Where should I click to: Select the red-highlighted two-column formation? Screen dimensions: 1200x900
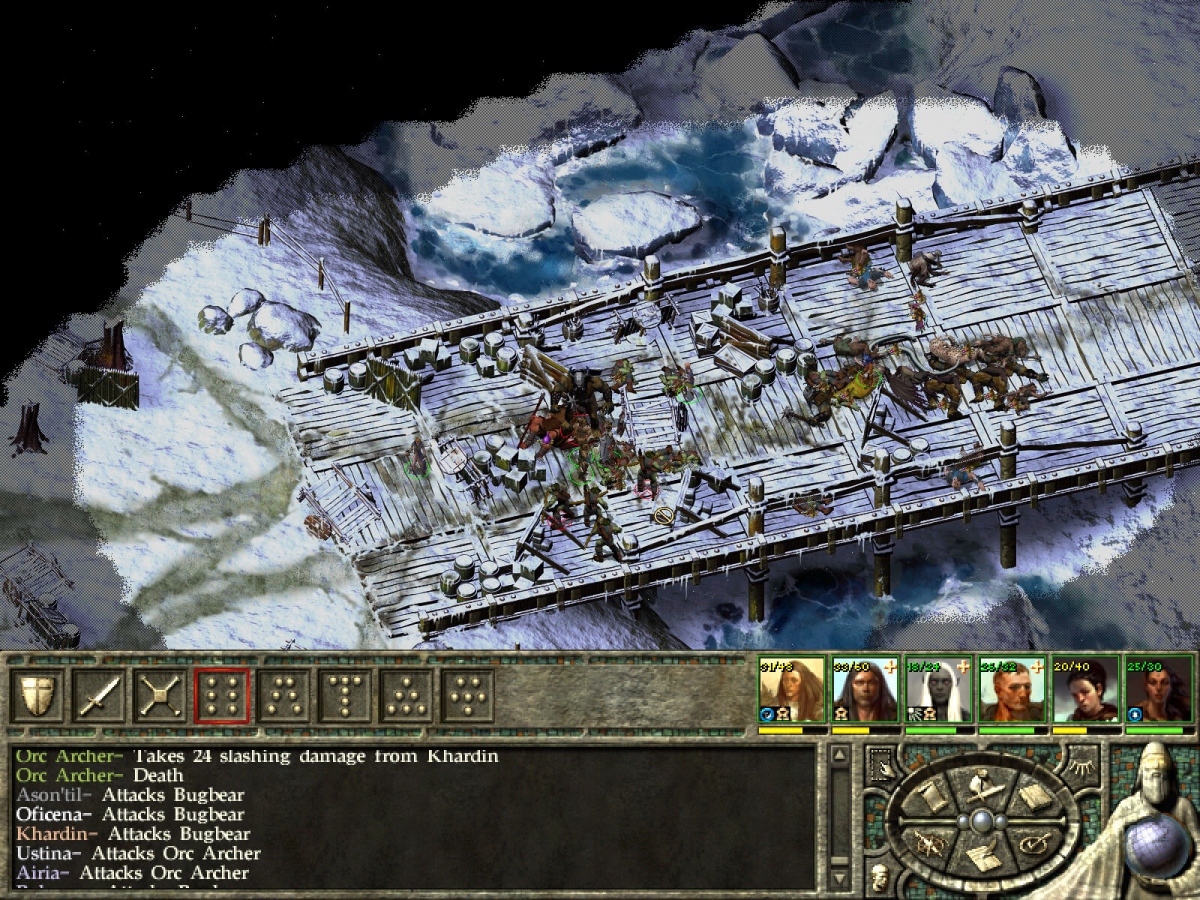(222, 695)
